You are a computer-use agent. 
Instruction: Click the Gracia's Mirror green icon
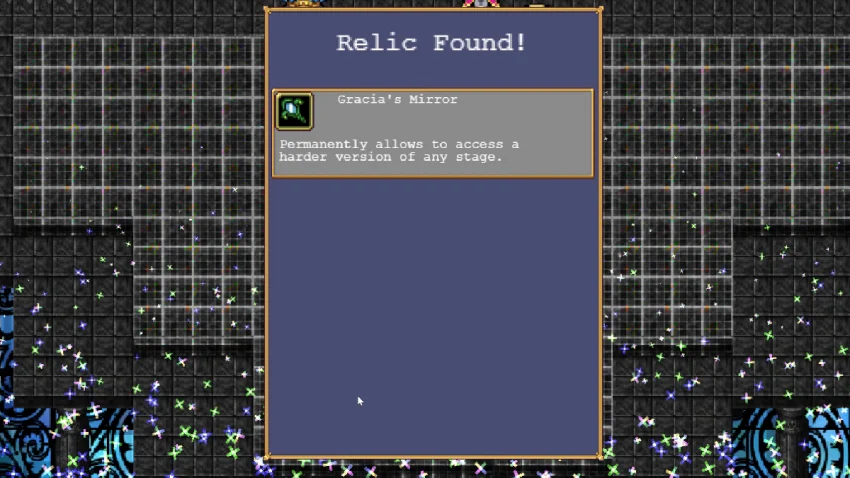point(294,111)
